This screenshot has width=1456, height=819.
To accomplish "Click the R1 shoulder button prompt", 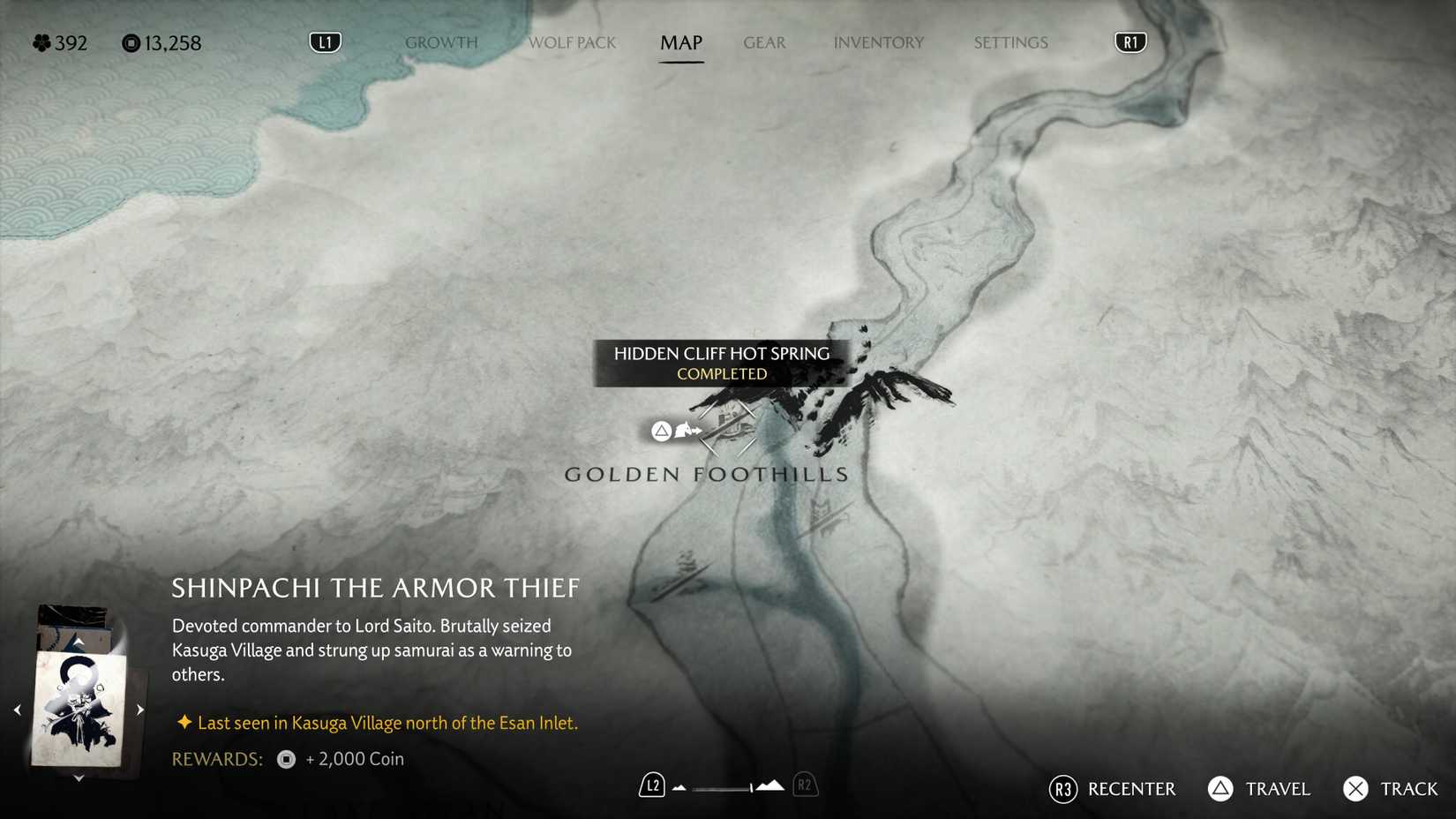I will pos(1130,41).
